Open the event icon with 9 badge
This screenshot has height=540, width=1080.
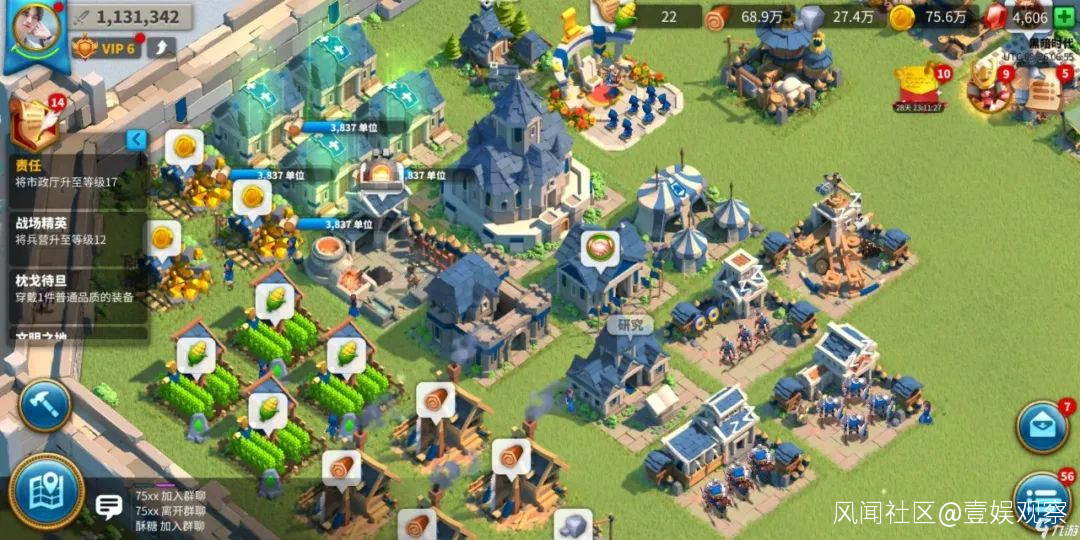pos(989,86)
